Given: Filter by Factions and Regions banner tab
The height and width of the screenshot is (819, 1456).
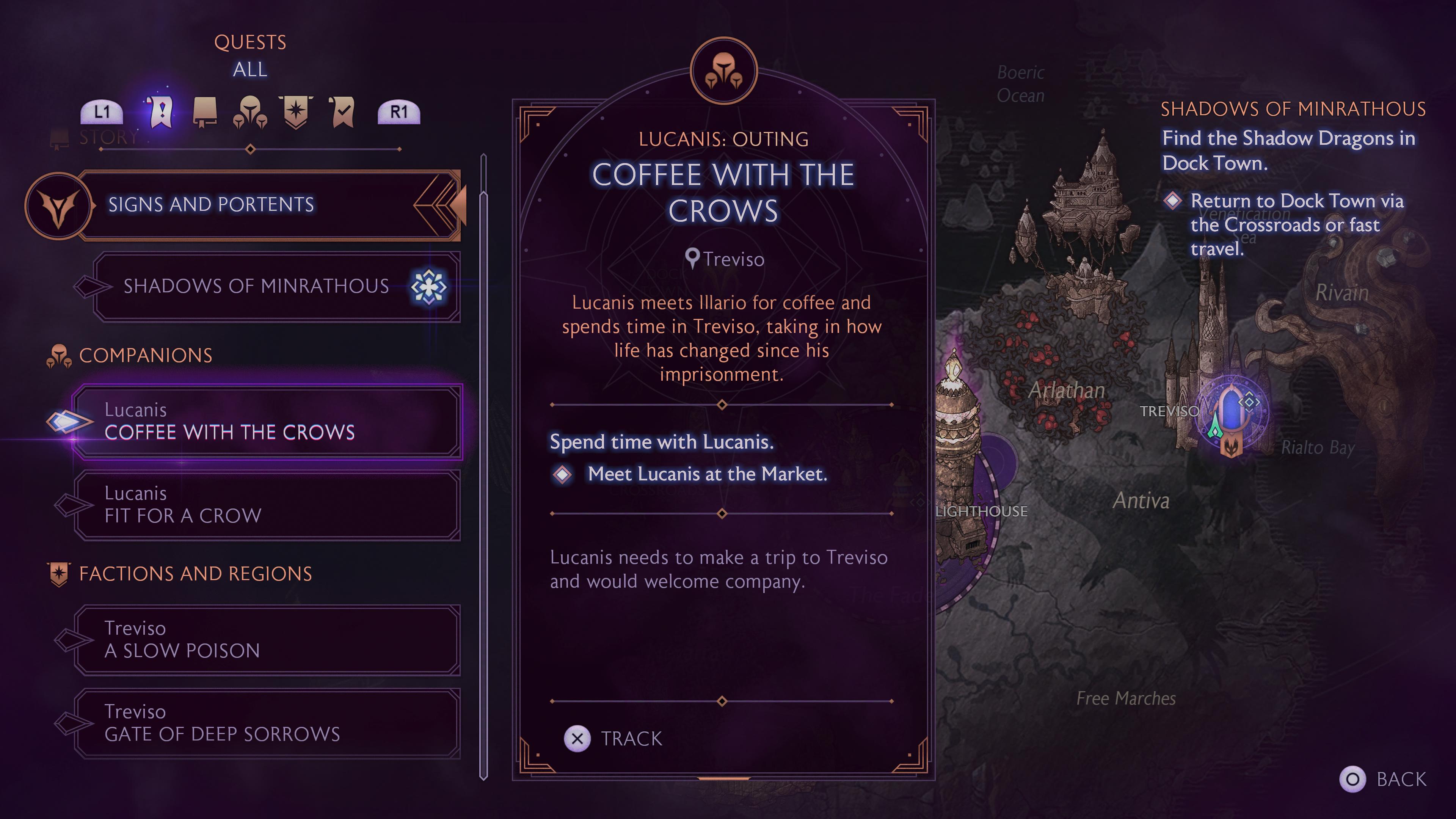Looking at the screenshot, I should 296,111.
